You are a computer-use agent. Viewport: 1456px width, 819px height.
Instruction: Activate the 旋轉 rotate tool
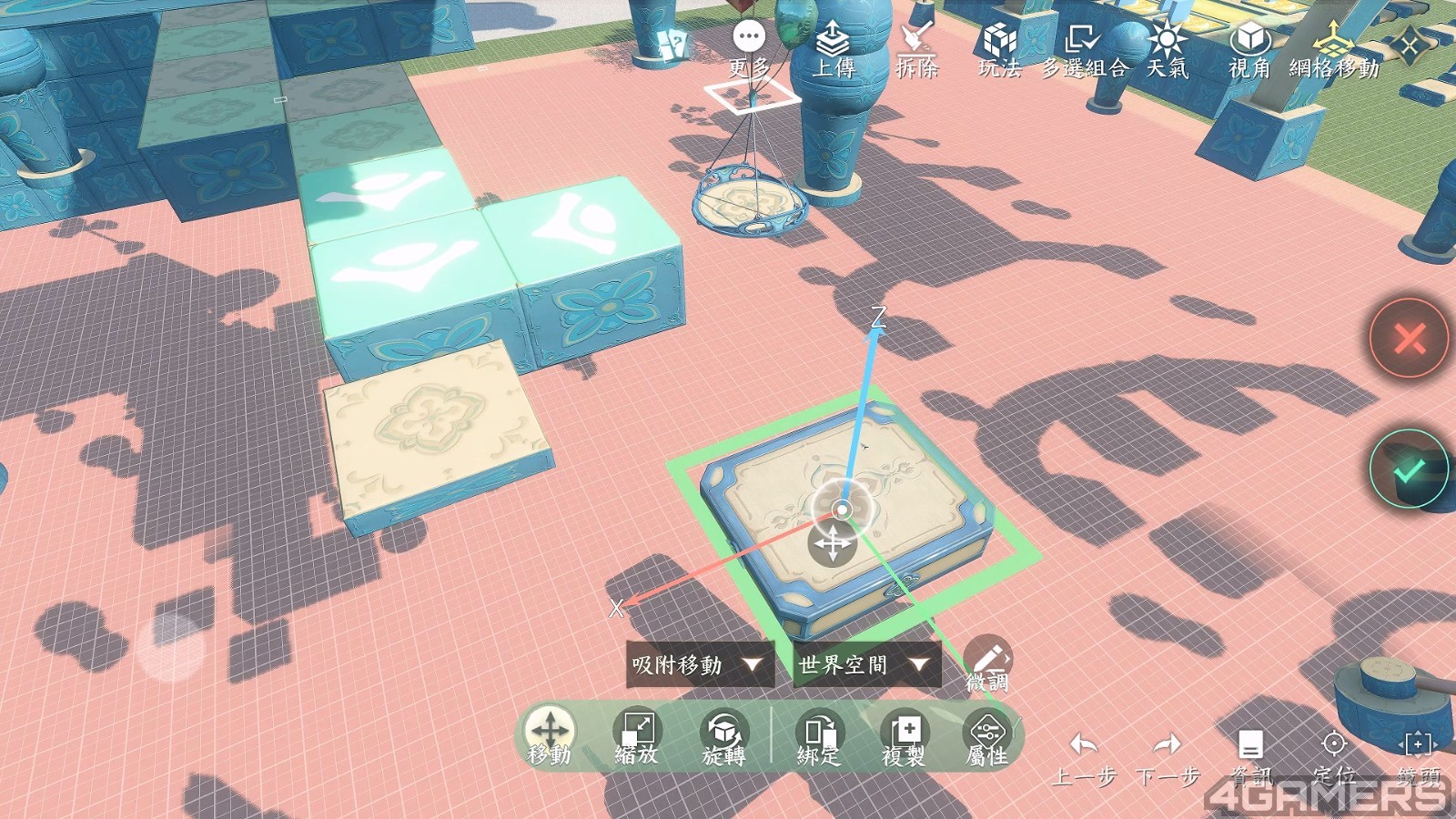tap(723, 733)
